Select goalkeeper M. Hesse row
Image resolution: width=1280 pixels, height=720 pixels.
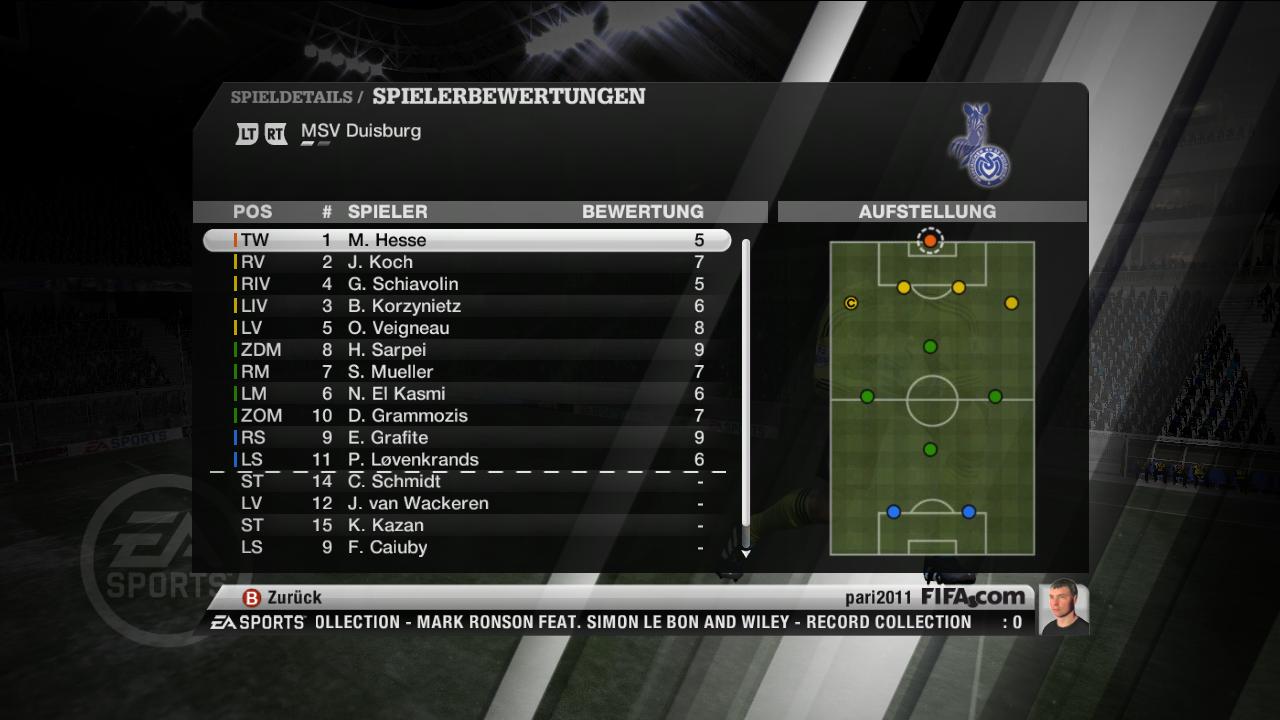[466, 240]
